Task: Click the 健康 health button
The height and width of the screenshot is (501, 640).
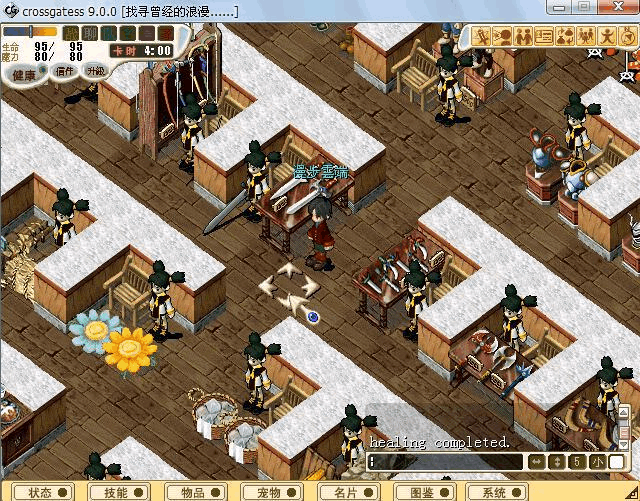Action: point(24,75)
